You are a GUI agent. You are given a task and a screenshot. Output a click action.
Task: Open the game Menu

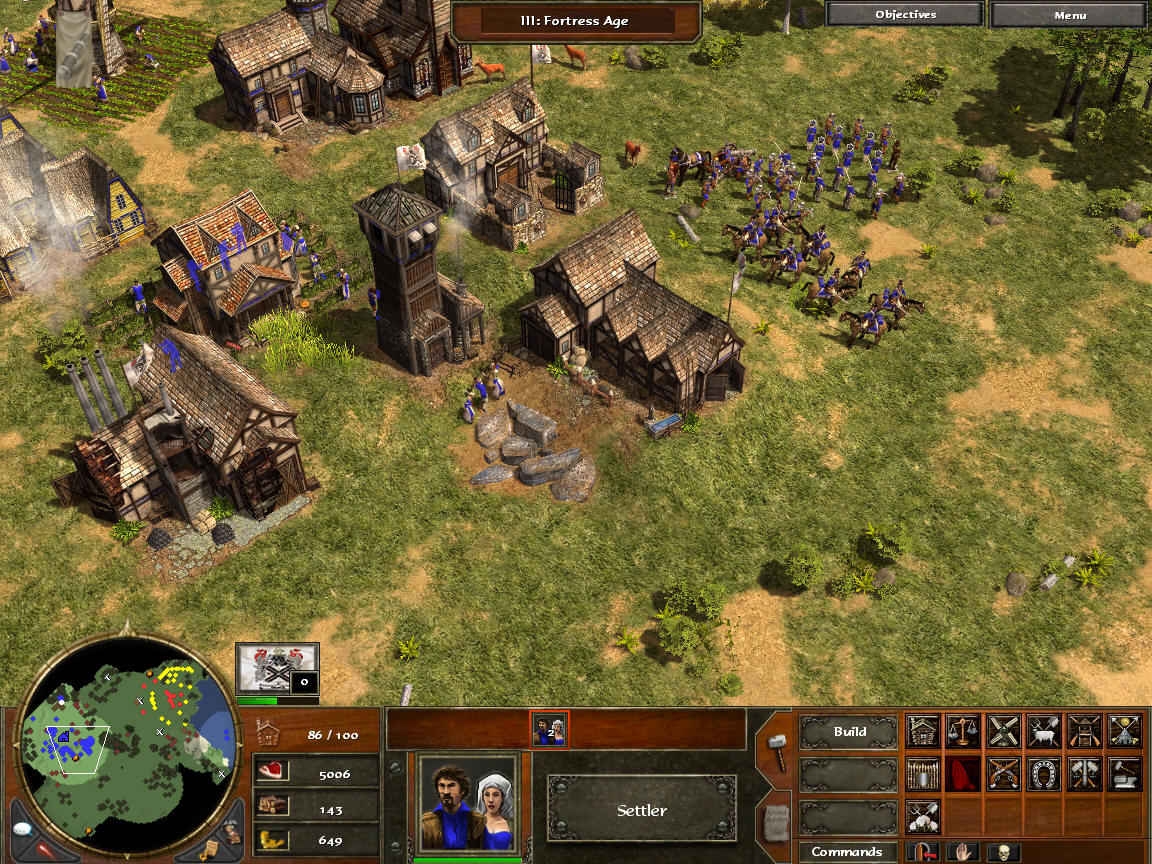click(1069, 15)
